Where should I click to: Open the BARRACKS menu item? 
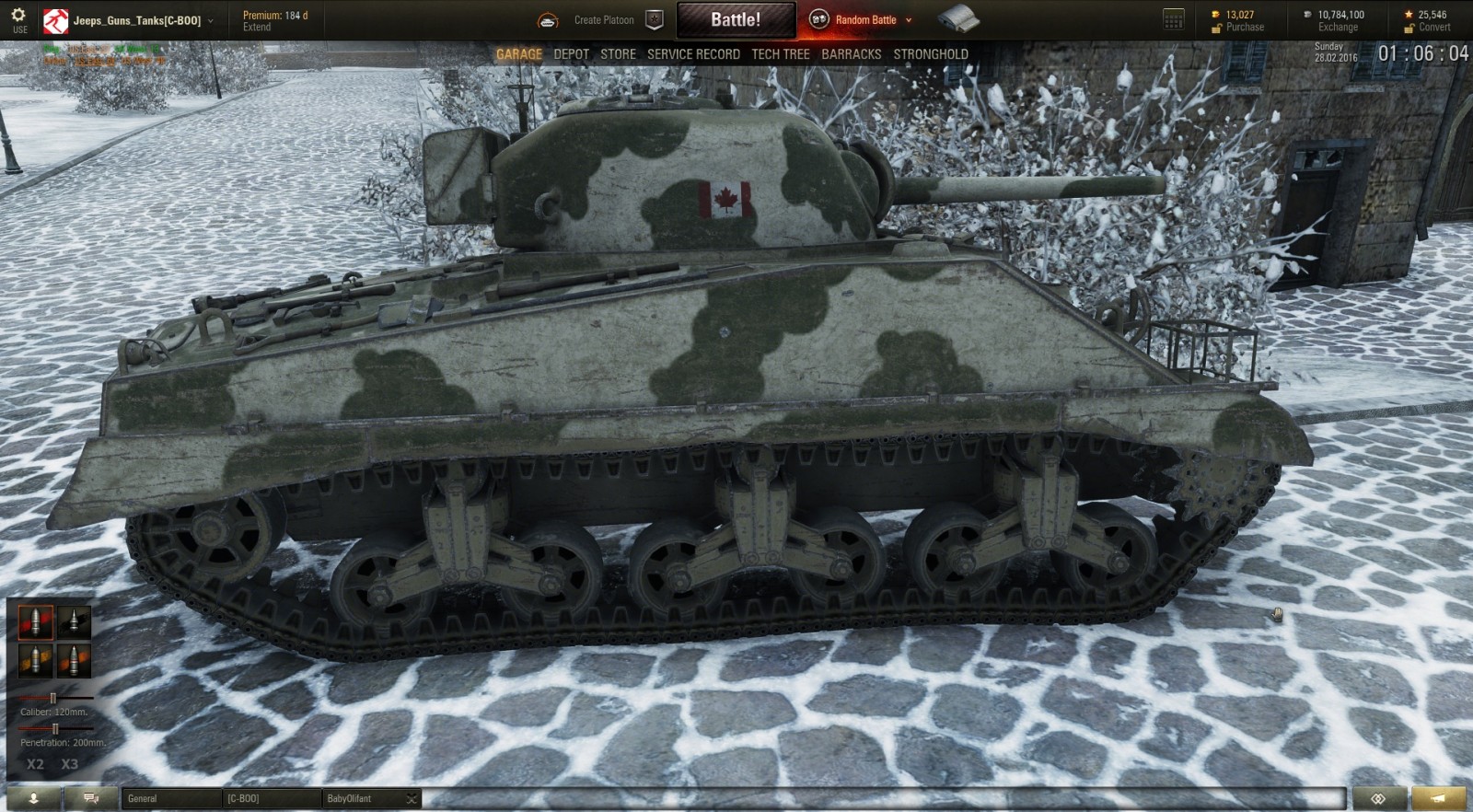pyautogui.click(x=852, y=53)
